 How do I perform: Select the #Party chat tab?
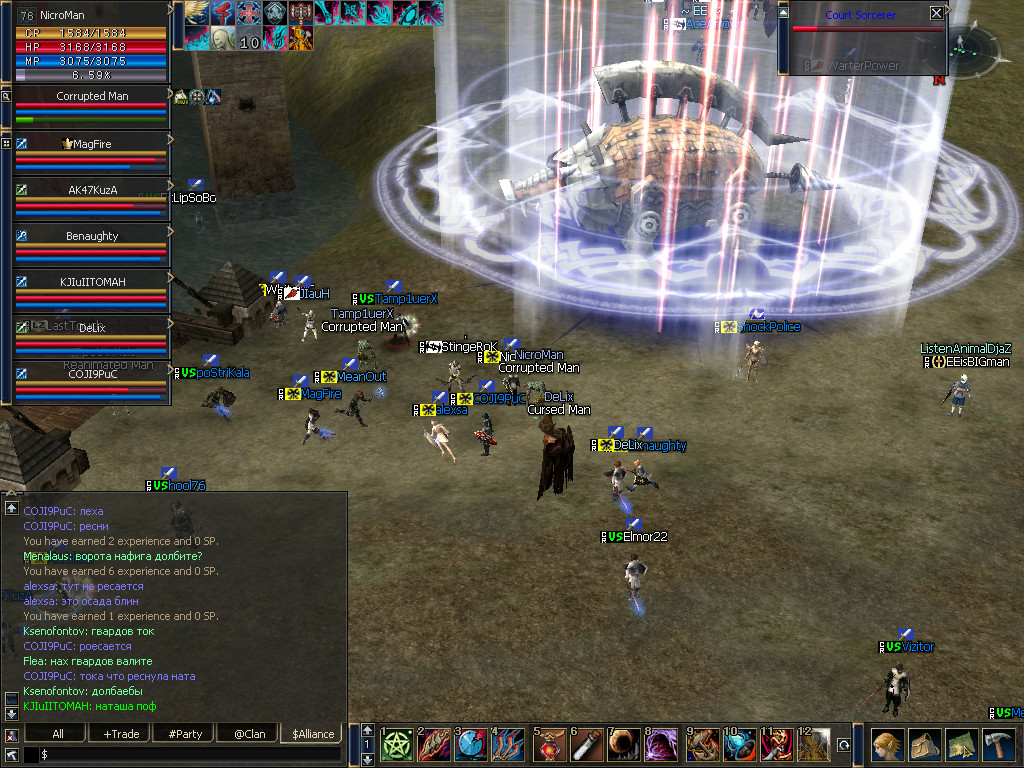pyautogui.click(x=185, y=734)
